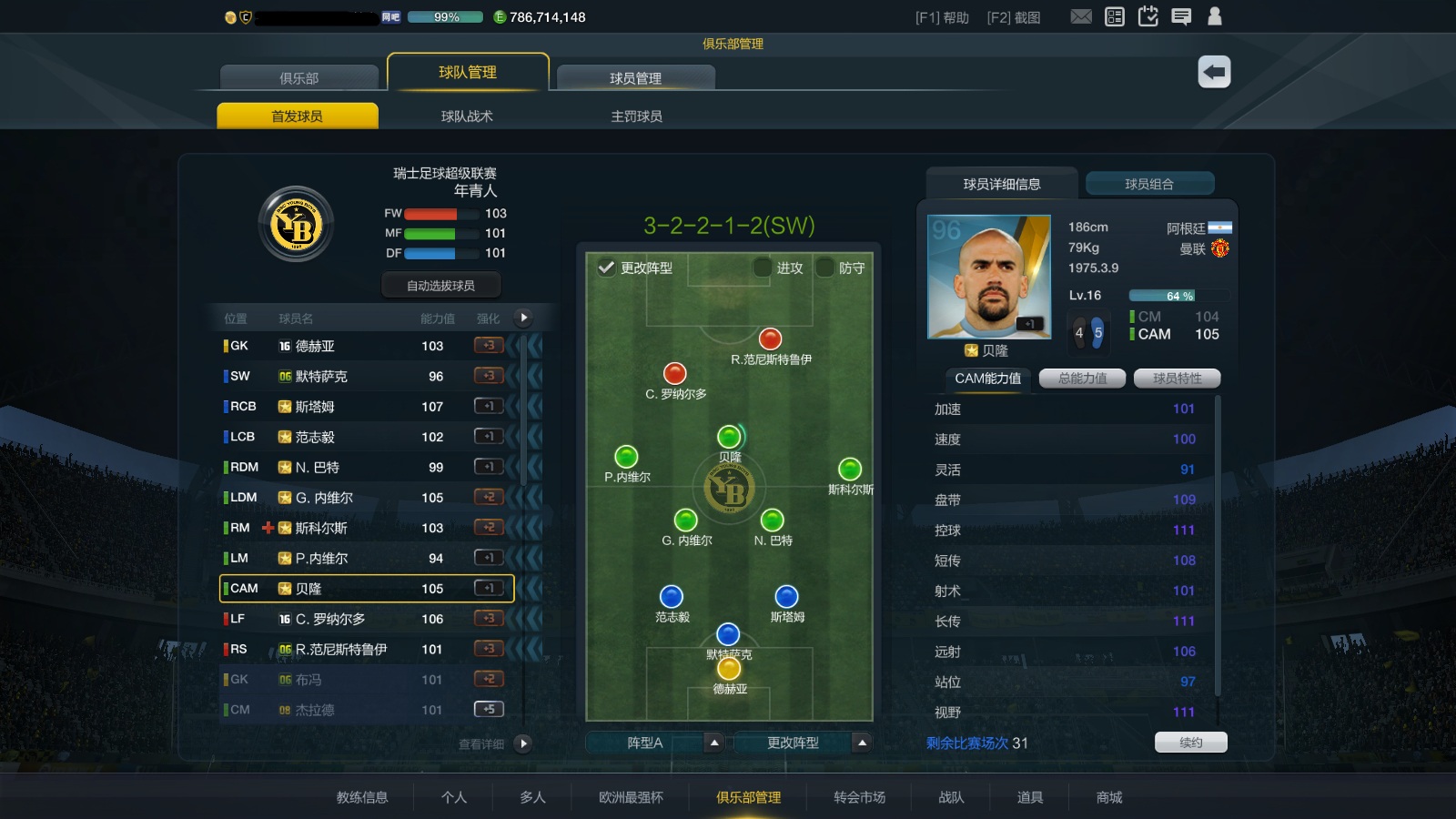
Task: Switch to the 球队战术 tab
Action: 467,116
